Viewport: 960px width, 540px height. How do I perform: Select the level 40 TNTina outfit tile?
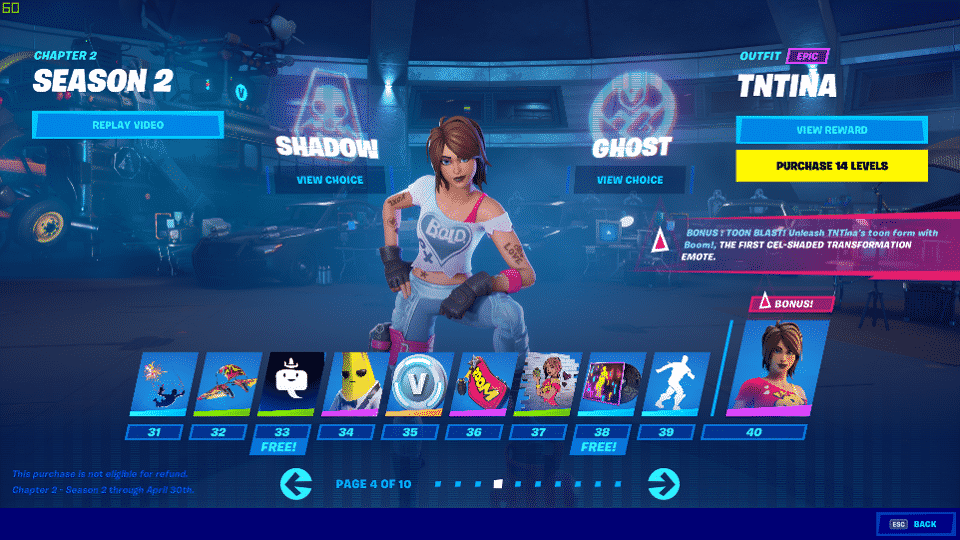[x=770, y=367]
